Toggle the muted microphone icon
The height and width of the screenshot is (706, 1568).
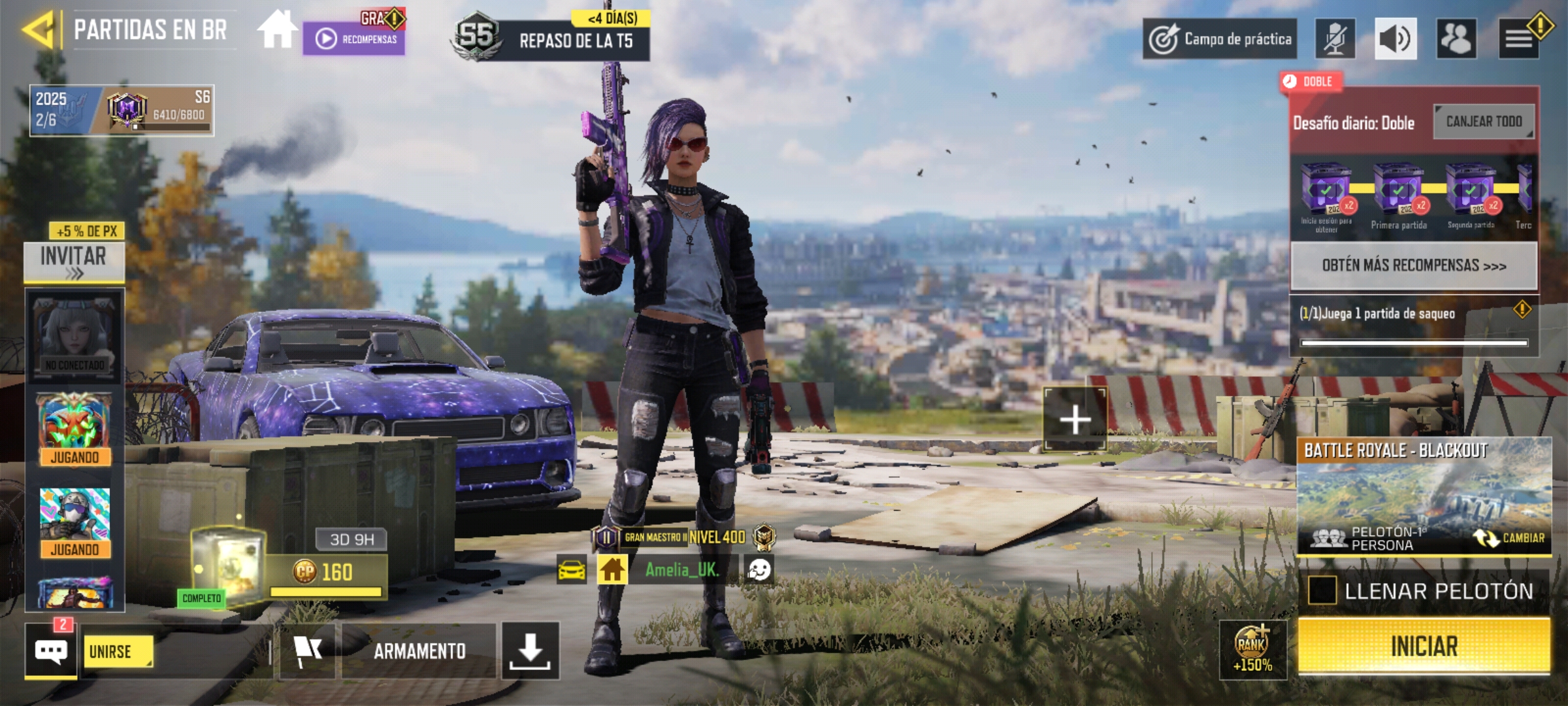tap(1335, 39)
